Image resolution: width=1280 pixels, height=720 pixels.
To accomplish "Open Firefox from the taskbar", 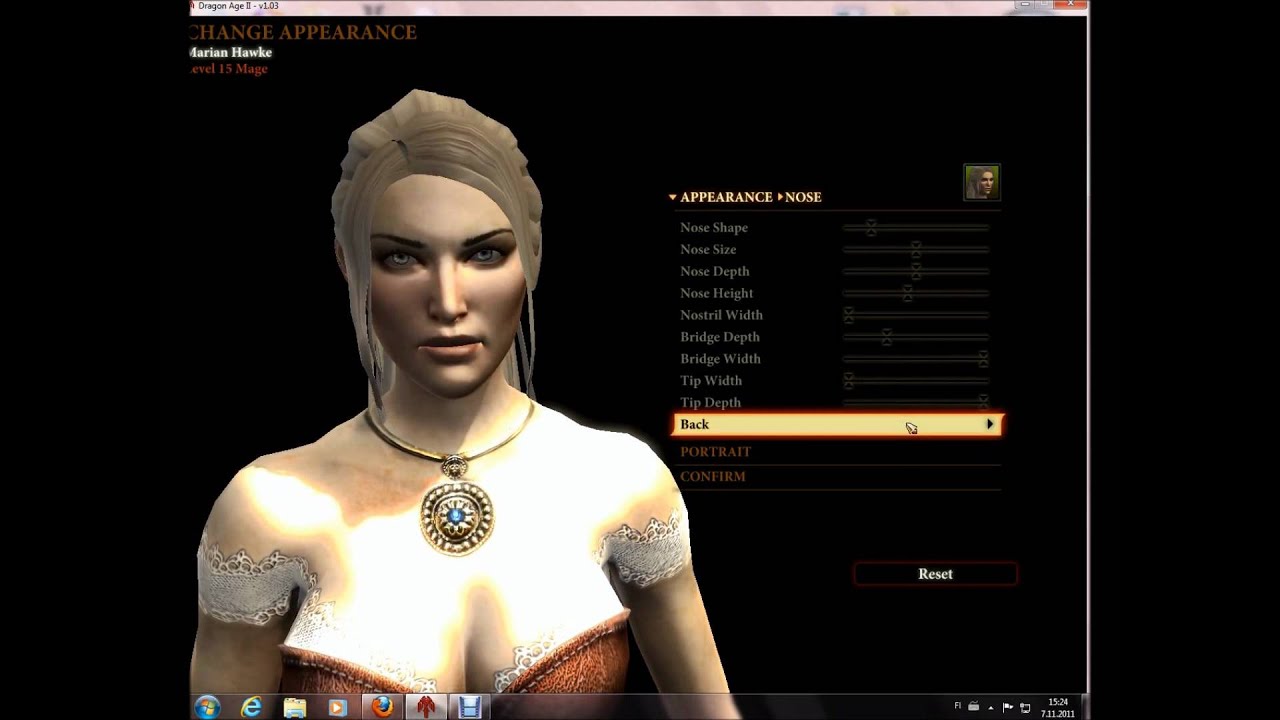I will (381, 707).
